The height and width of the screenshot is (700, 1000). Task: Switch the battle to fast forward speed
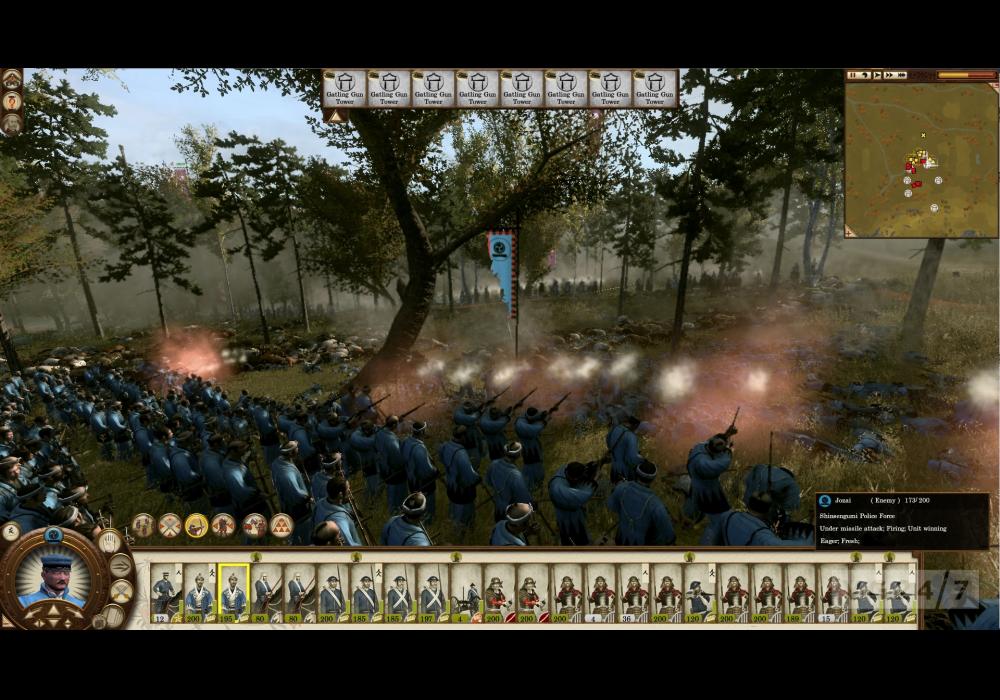(890, 75)
